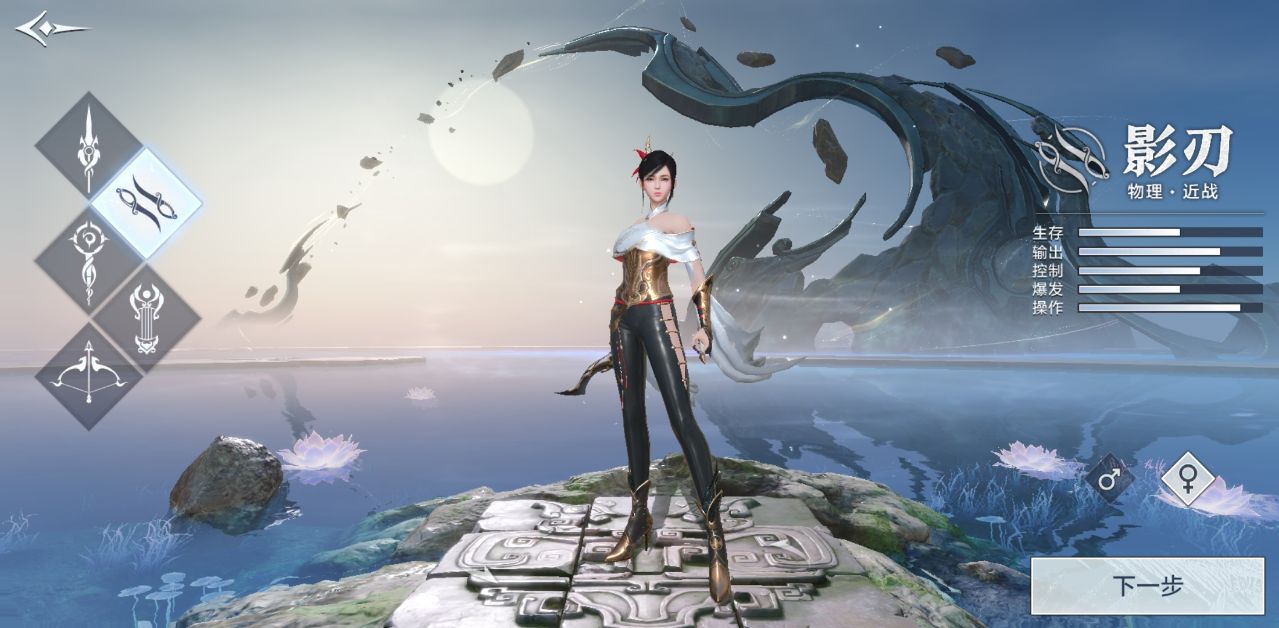Select the single sword class icon
This screenshot has height=628, width=1279.
pyautogui.click(x=89, y=146)
